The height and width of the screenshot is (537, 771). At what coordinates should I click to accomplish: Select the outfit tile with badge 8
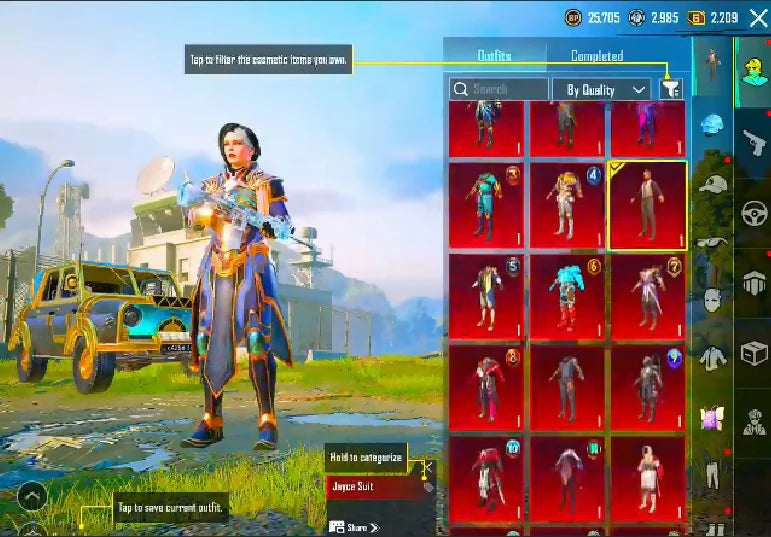(x=487, y=389)
